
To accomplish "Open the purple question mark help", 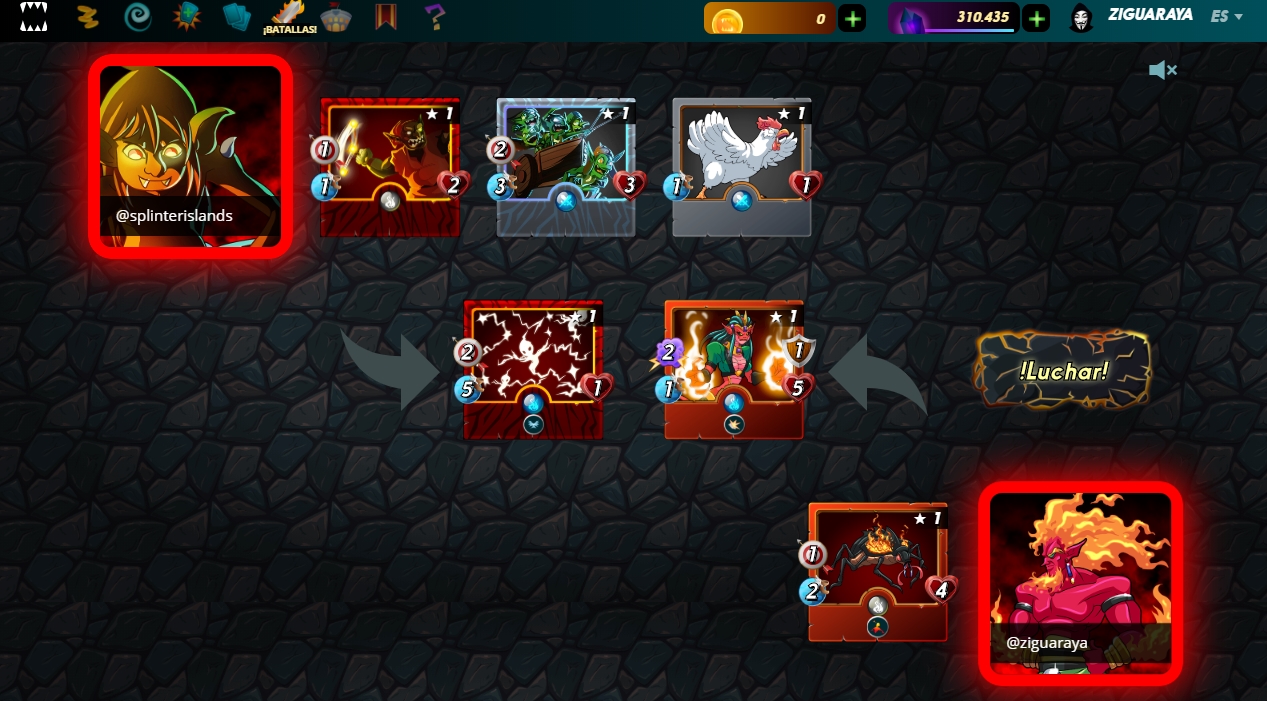I will pos(434,17).
